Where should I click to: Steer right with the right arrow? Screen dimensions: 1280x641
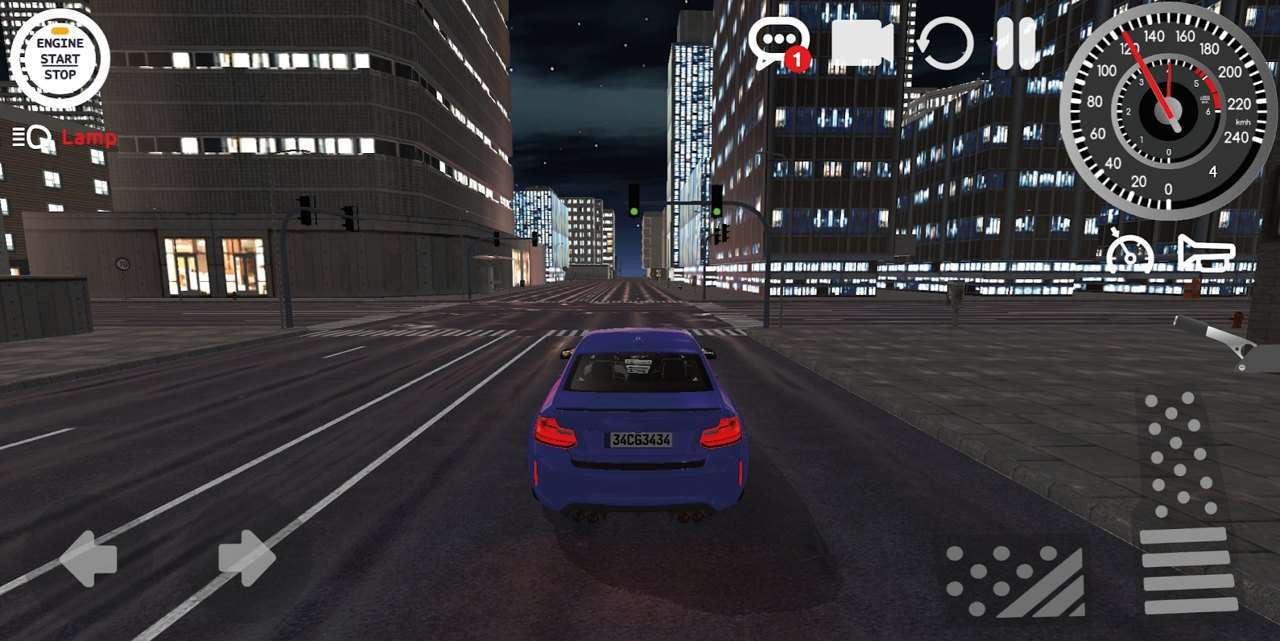[x=246, y=558]
